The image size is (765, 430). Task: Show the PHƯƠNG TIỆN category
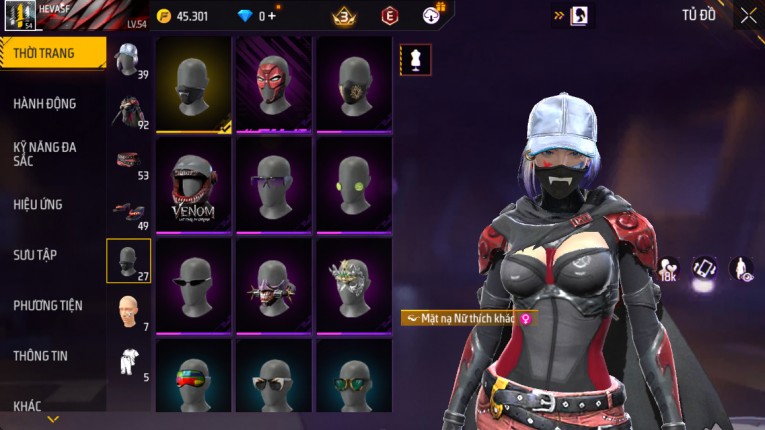click(48, 306)
